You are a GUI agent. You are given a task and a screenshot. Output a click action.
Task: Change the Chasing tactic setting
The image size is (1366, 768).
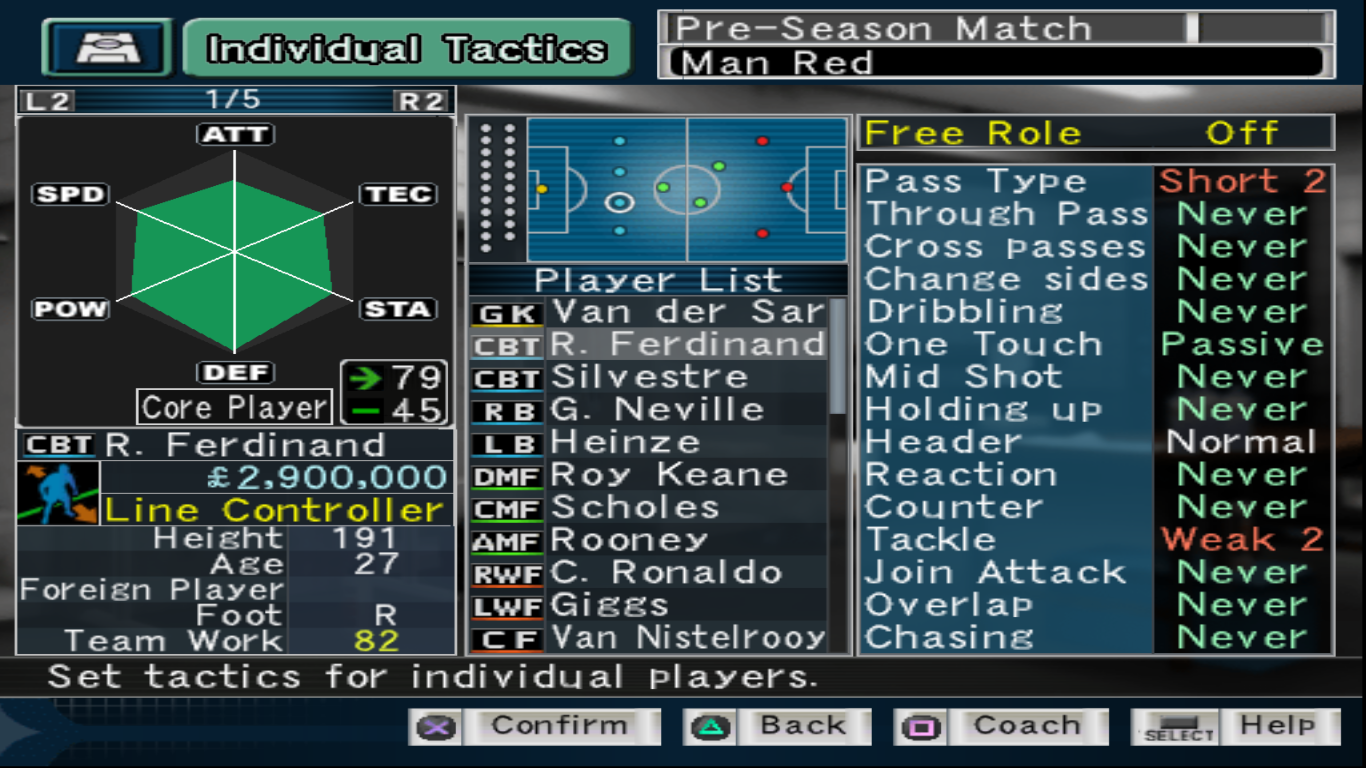[x=1095, y=638]
